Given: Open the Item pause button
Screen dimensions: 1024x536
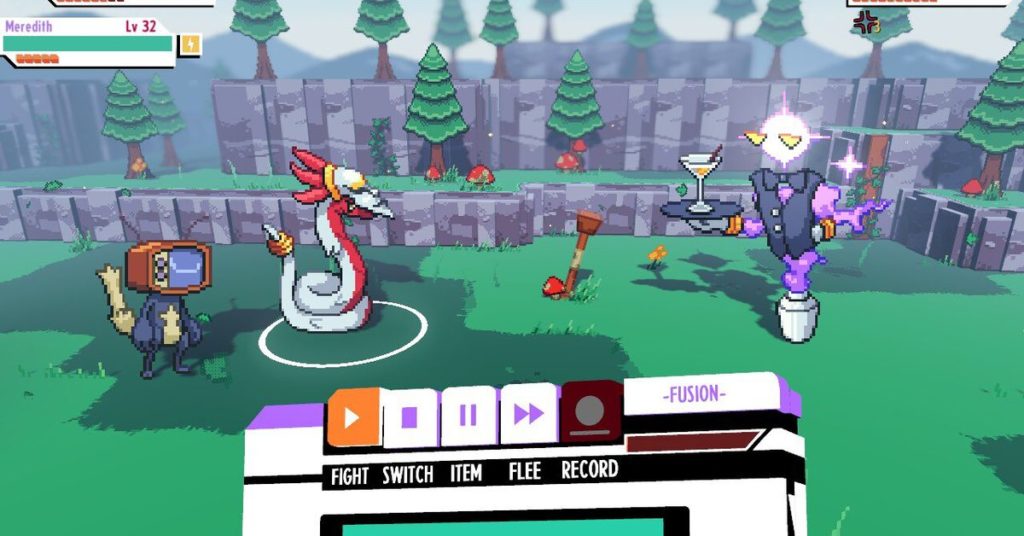Looking at the screenshot, I should coord(468,415).
